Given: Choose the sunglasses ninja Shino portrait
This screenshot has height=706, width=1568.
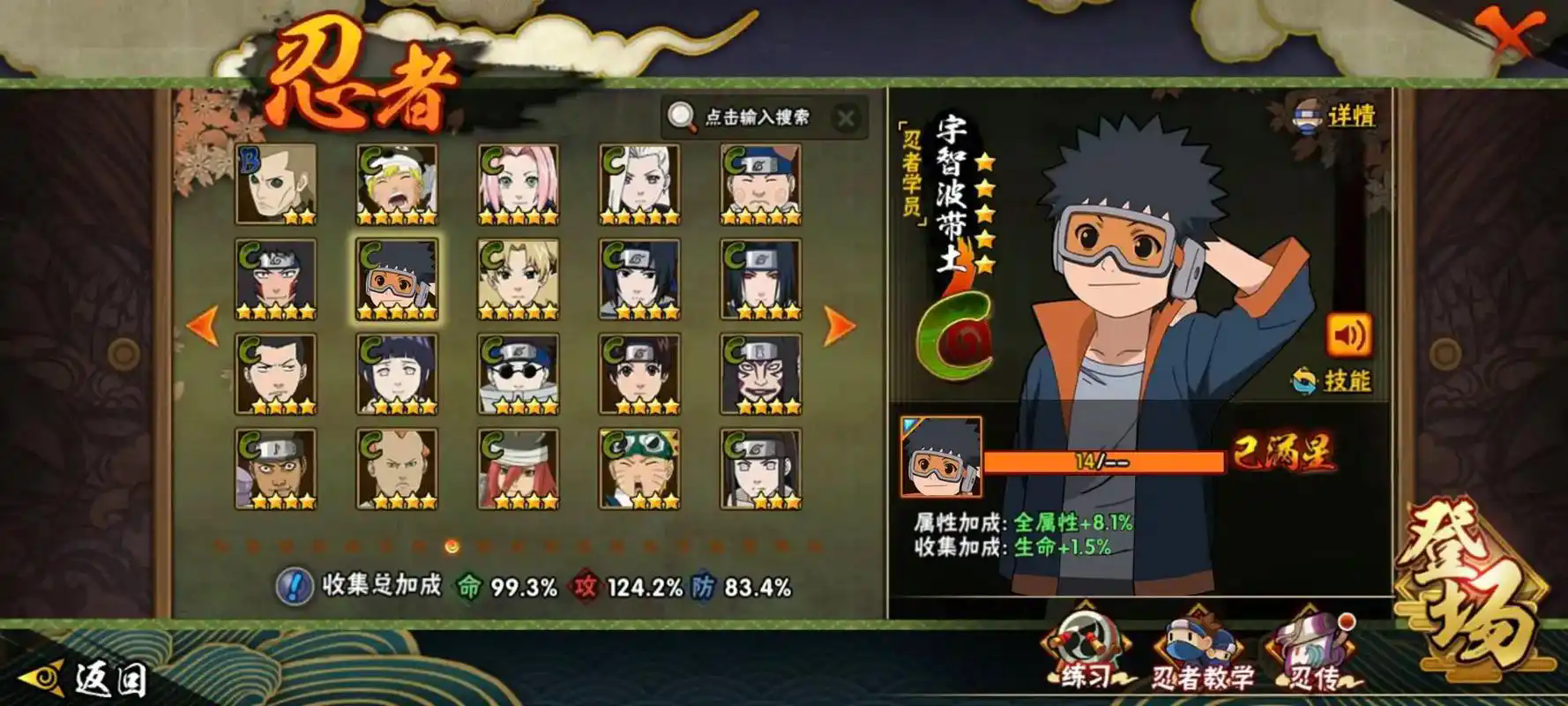Looking at the screenshot, I should coord(518,374).
